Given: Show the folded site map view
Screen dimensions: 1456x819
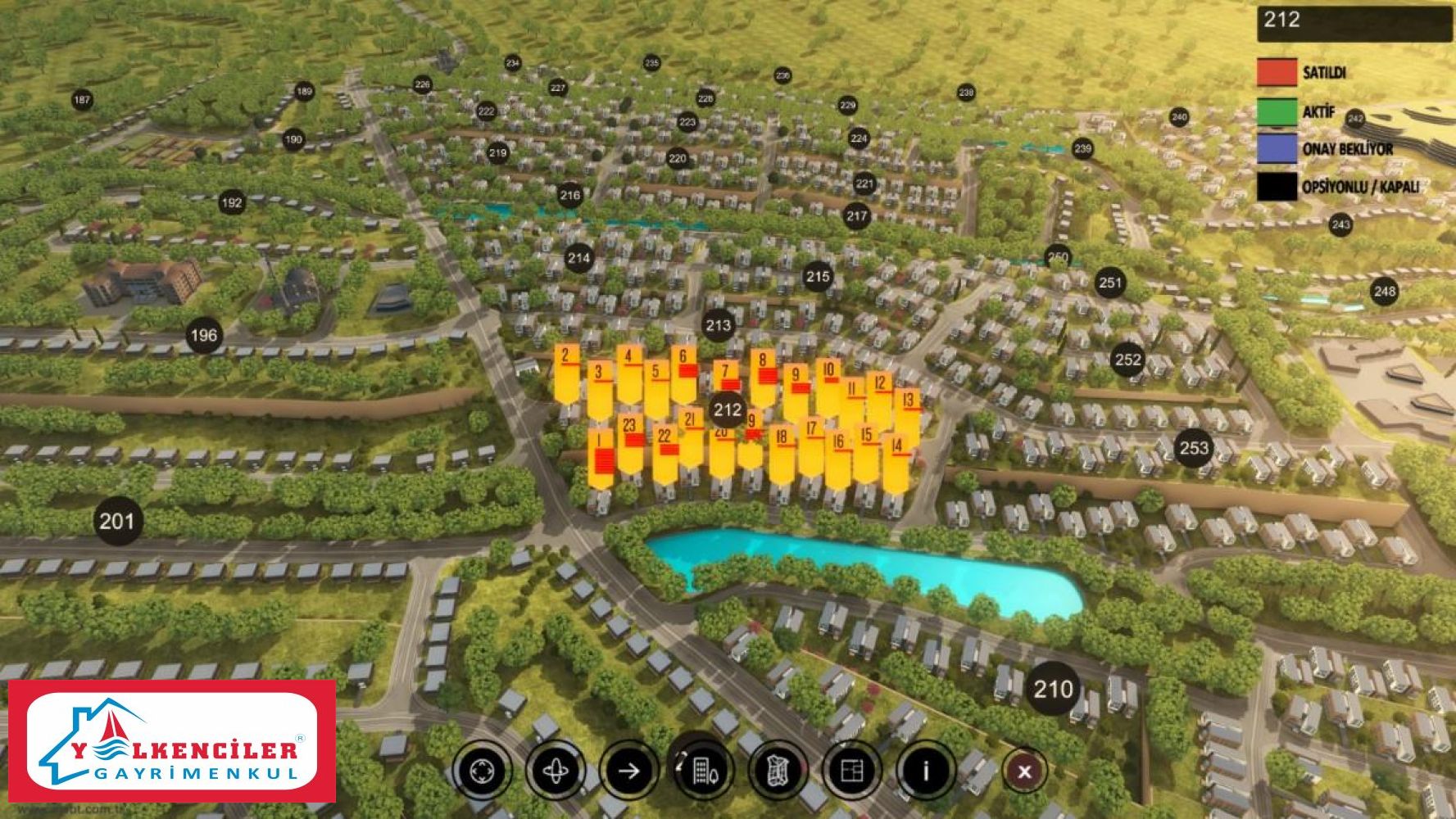Looking at the screenshot, I should [777, 771].
